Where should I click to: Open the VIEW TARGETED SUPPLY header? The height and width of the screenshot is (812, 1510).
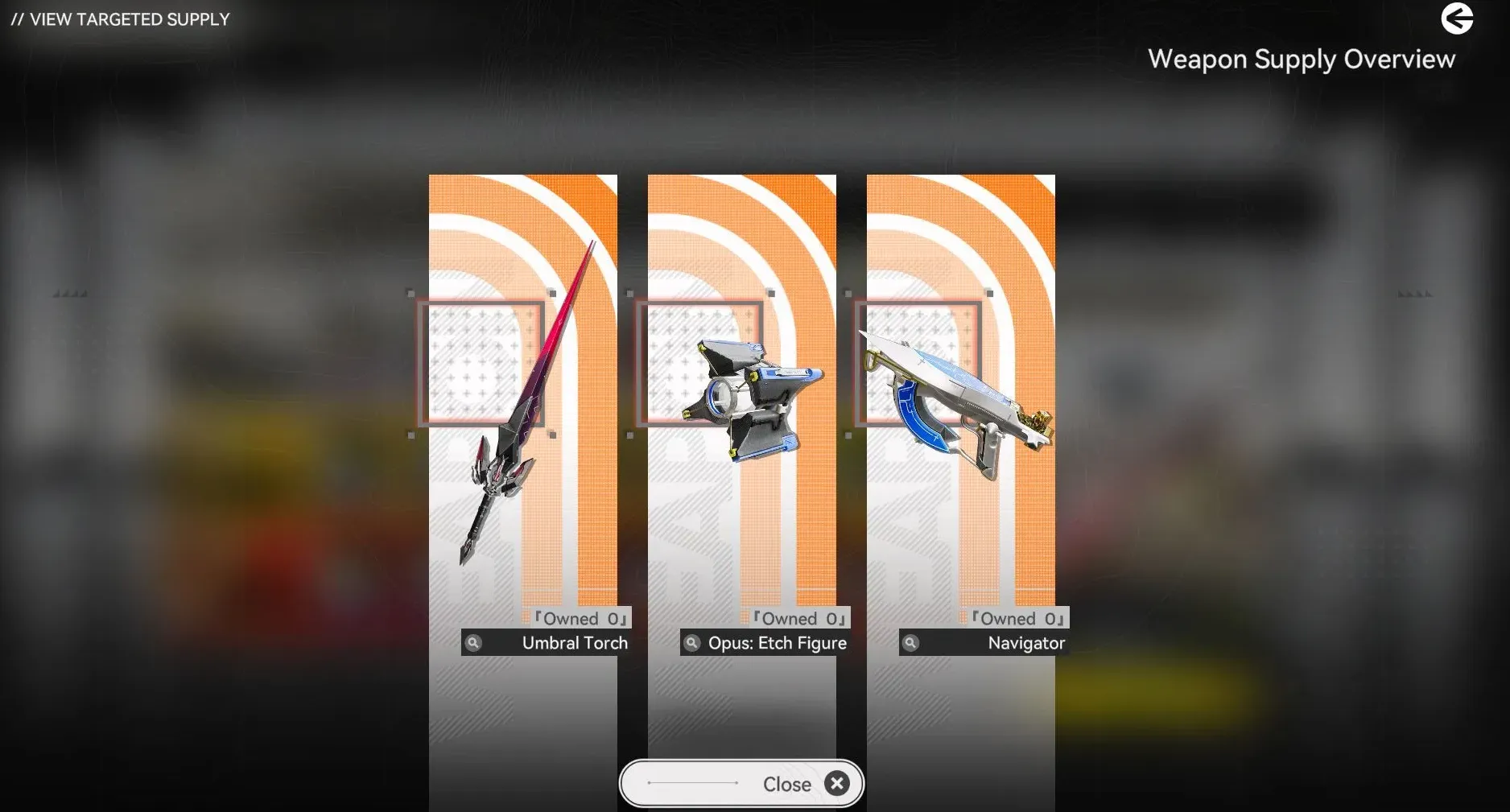click(121, 19)
